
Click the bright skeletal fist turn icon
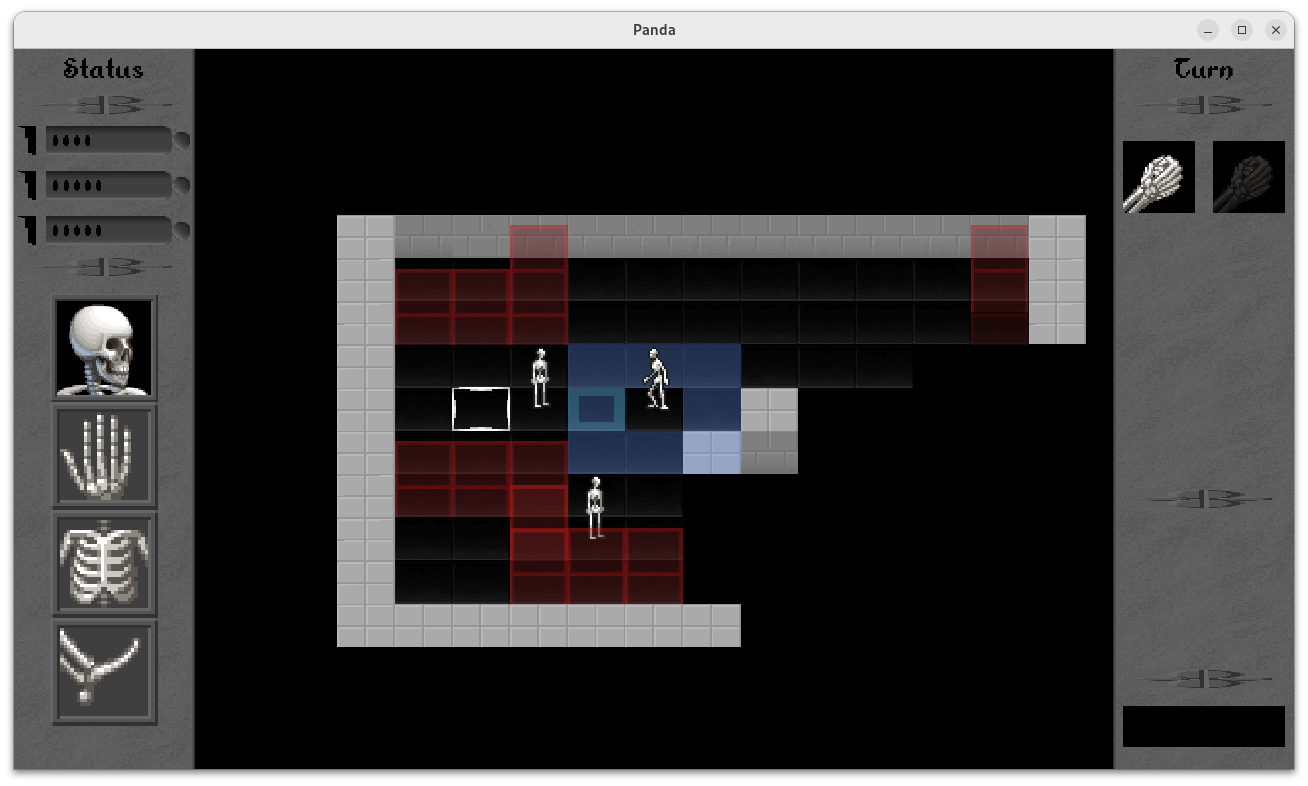1159,177
